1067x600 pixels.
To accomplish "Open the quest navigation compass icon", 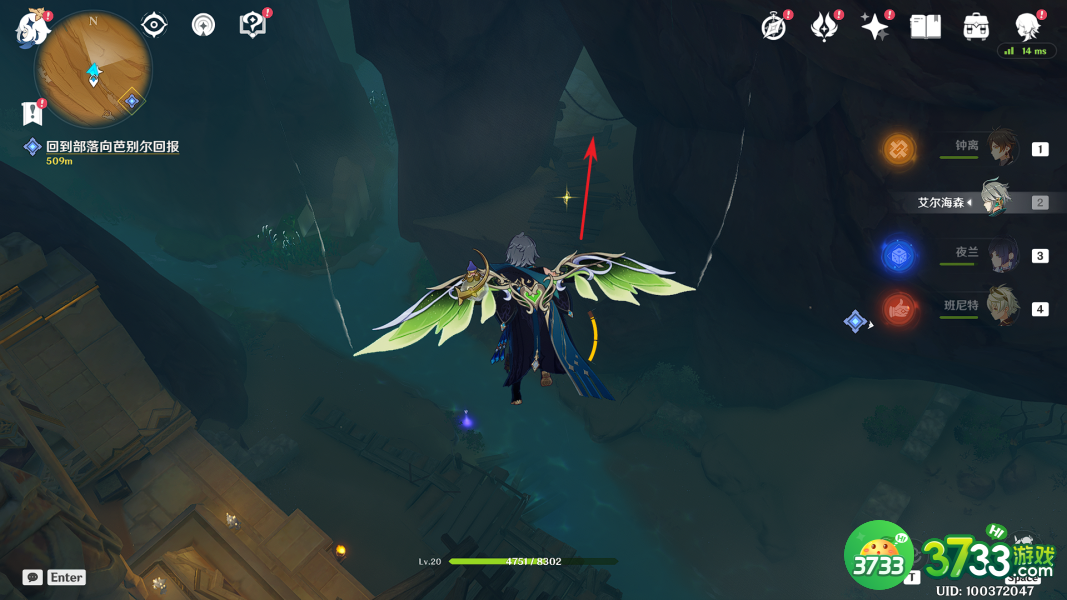I will [203, 25].
